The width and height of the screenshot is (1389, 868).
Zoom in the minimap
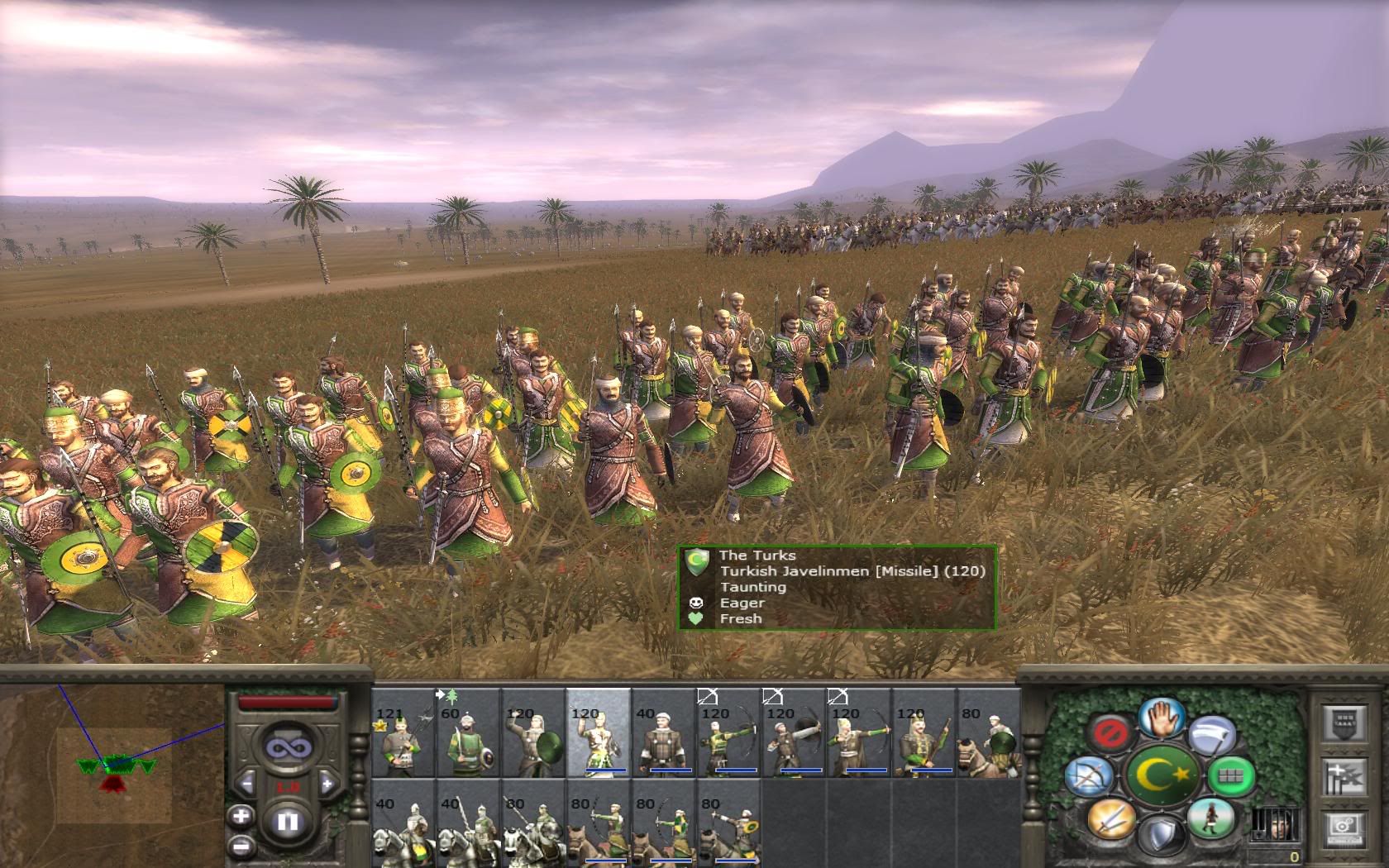pos(241,817)
